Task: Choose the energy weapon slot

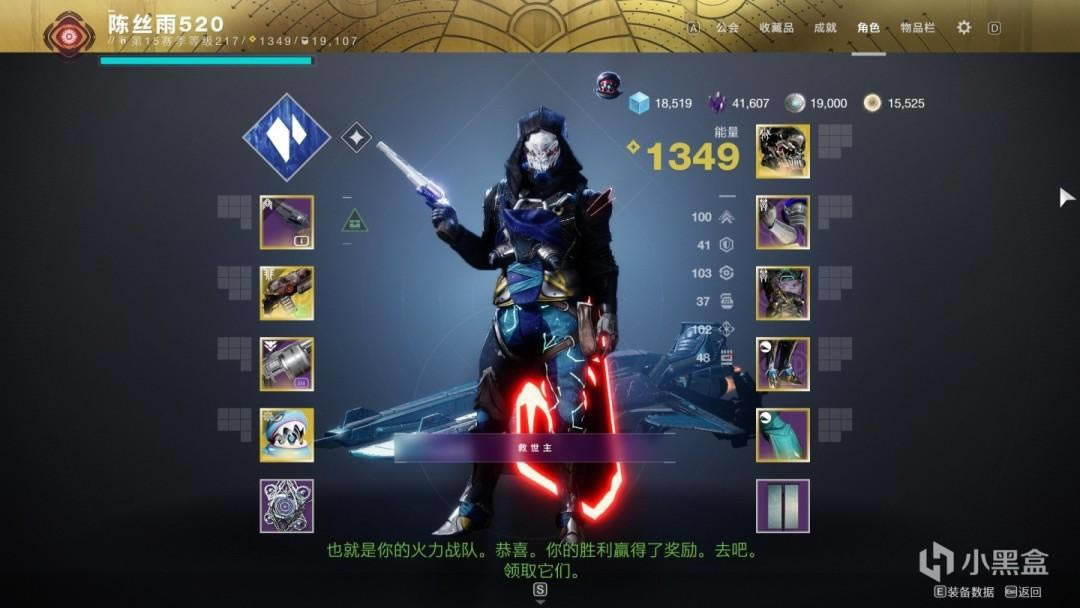Action: (x=287, y=293)
